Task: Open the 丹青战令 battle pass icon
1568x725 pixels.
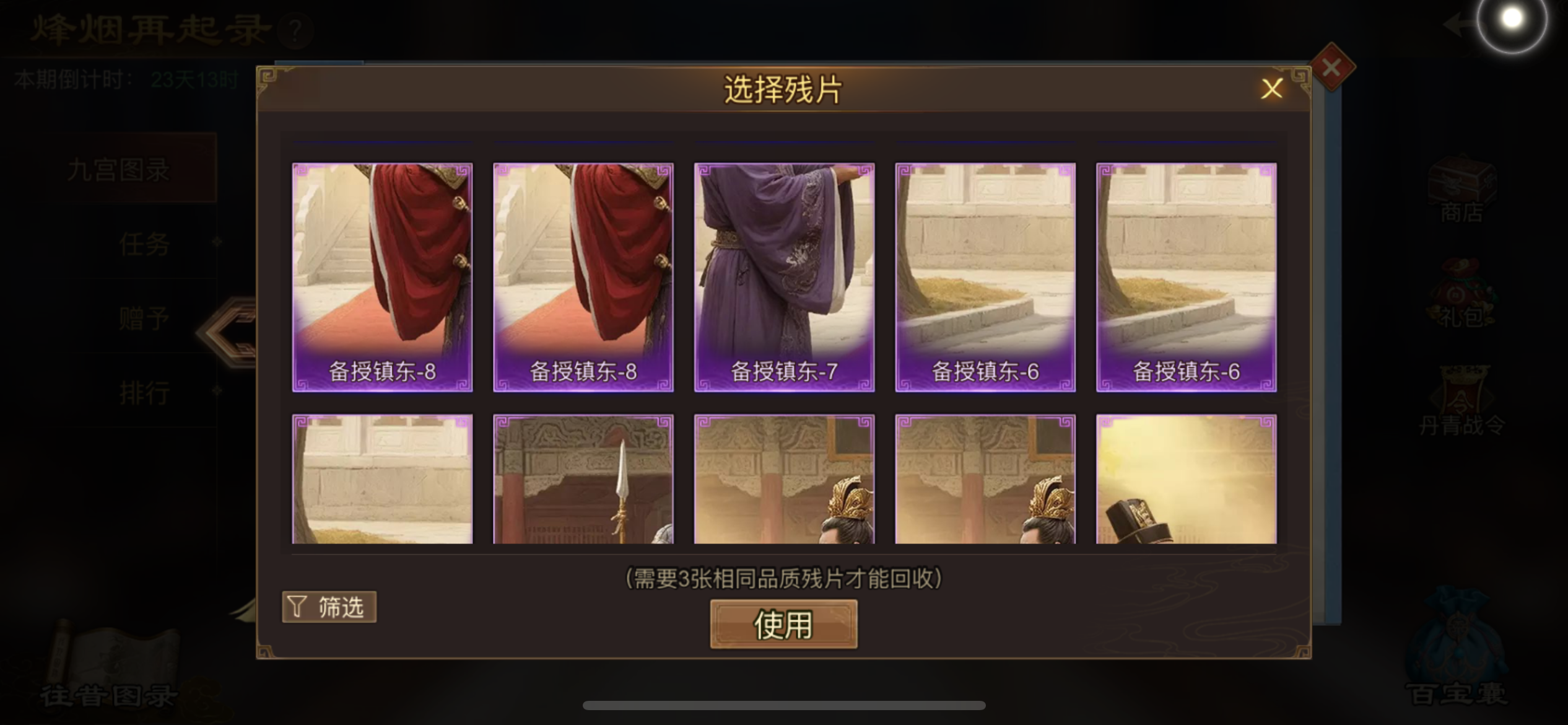Action: tap(1461, 403)
